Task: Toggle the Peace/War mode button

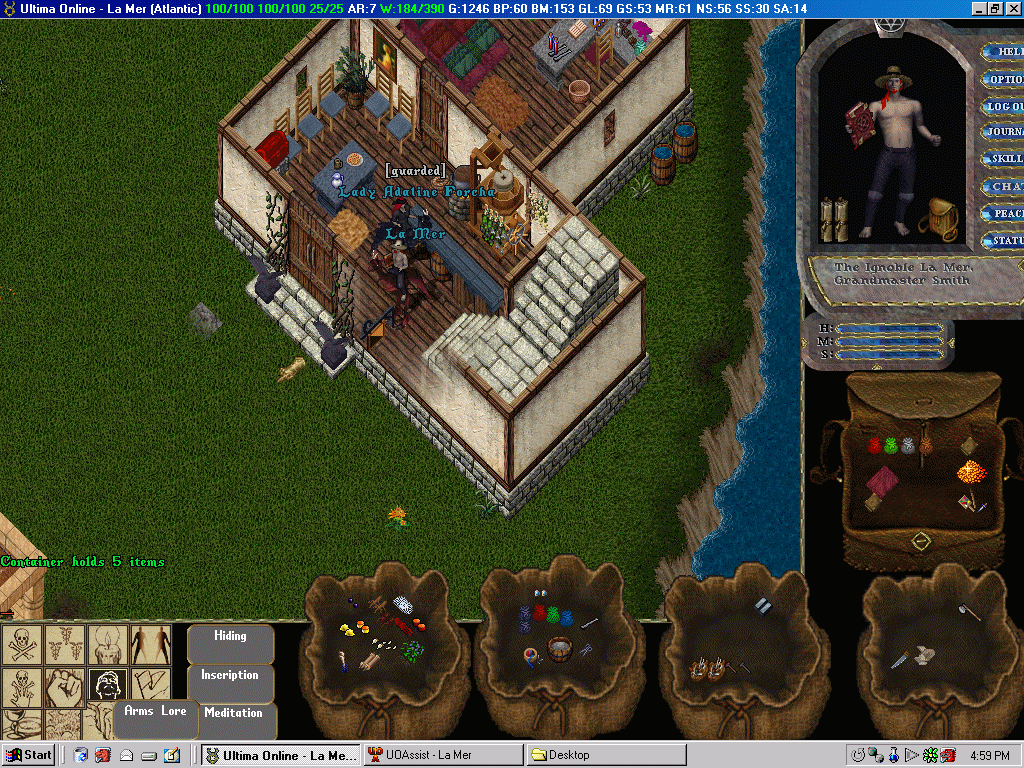Action: tap(1004, 213)
